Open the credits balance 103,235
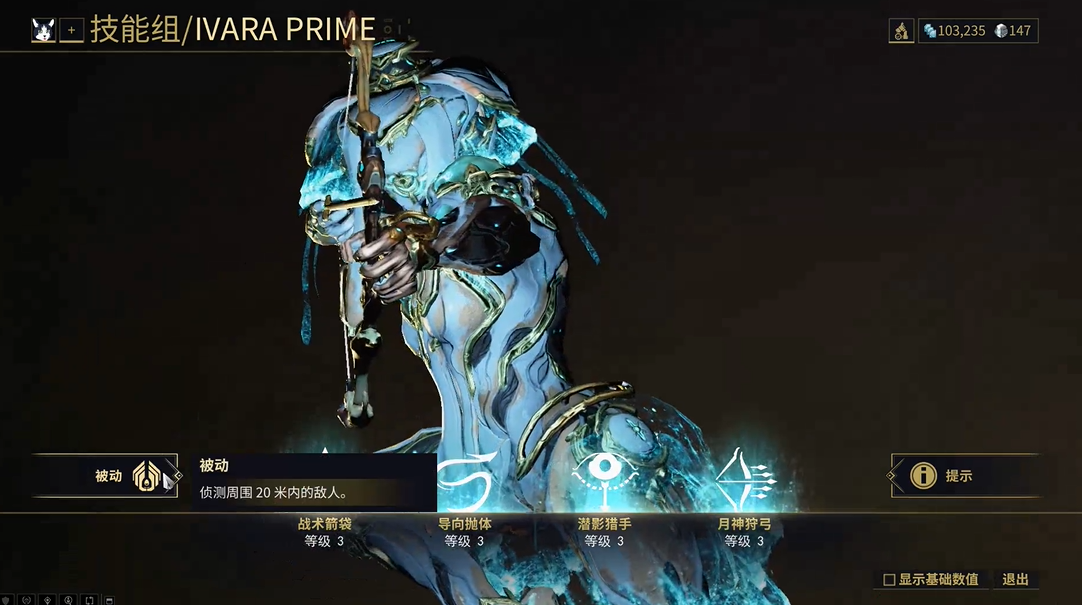The width and height of the screenshot is (1082, 605). (x=954, y=31)
